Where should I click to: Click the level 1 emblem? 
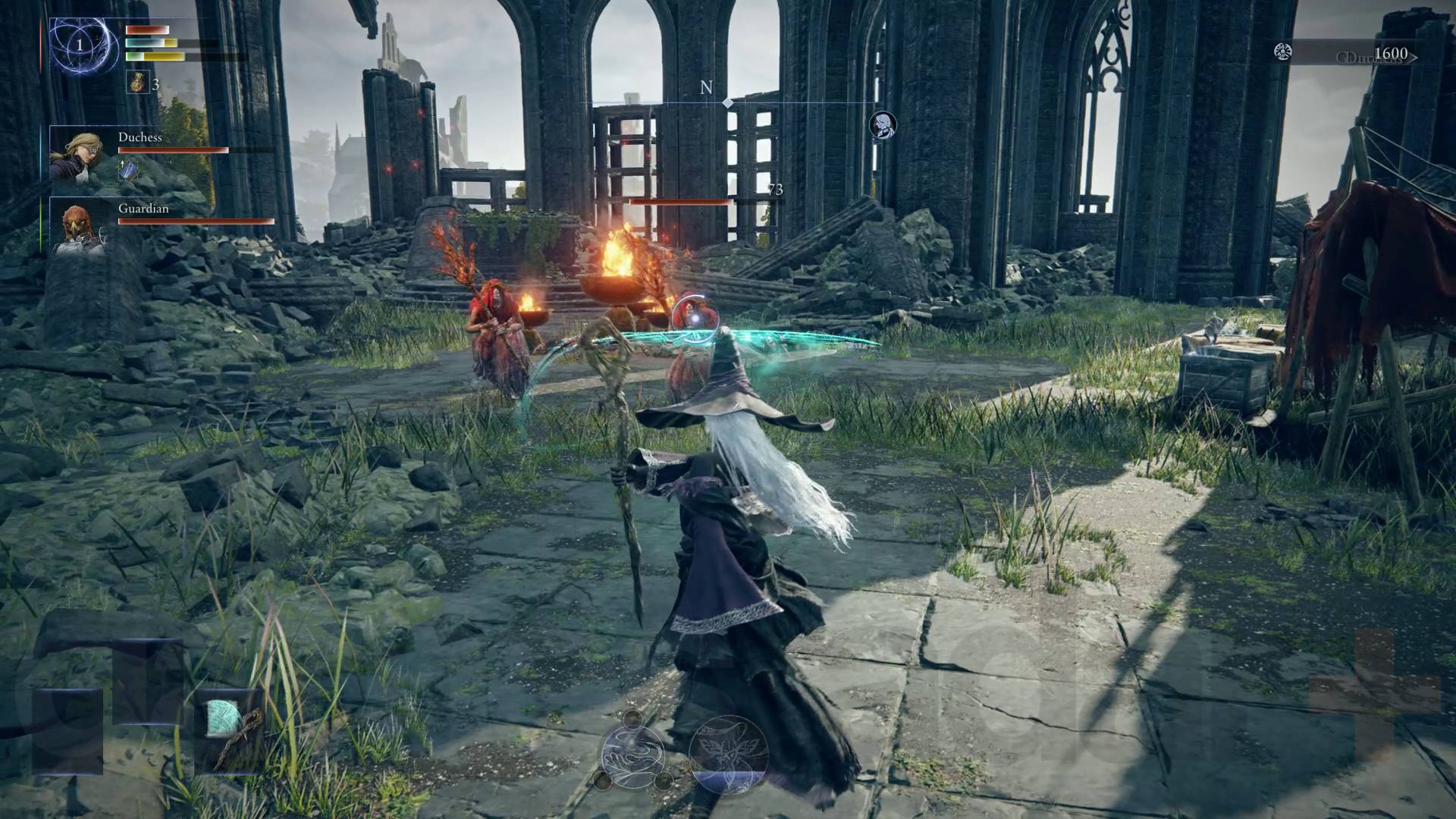pyautogui.click(x=79, y=45)
